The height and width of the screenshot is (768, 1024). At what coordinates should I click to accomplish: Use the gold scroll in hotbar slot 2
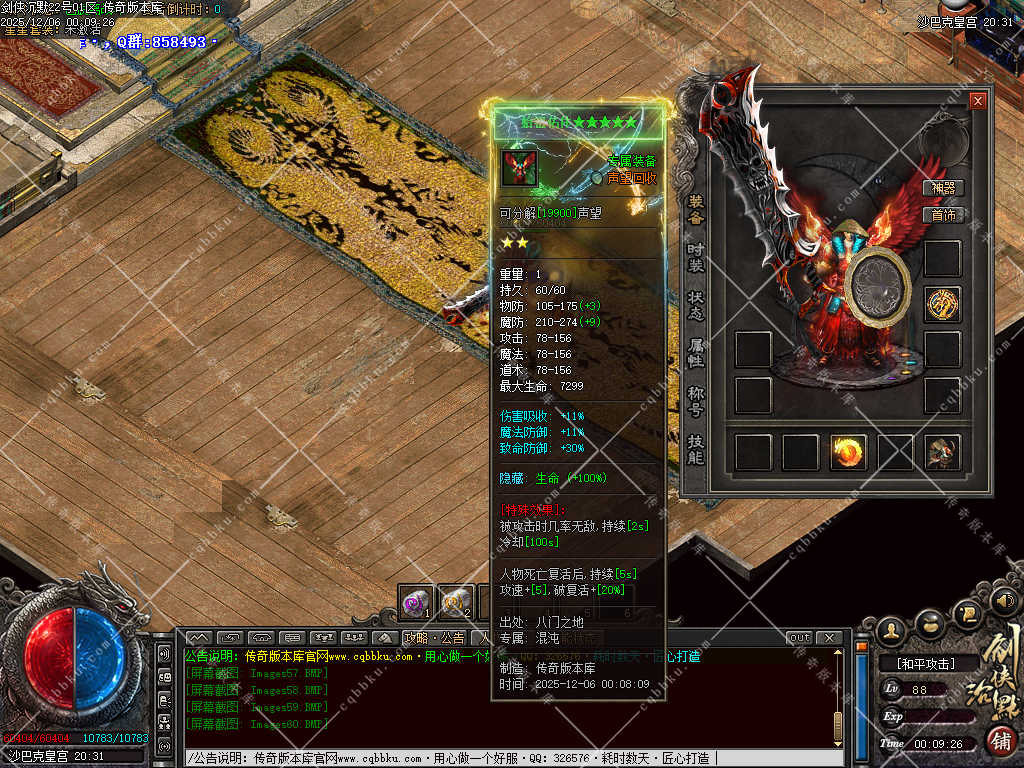tap(457, 601)
